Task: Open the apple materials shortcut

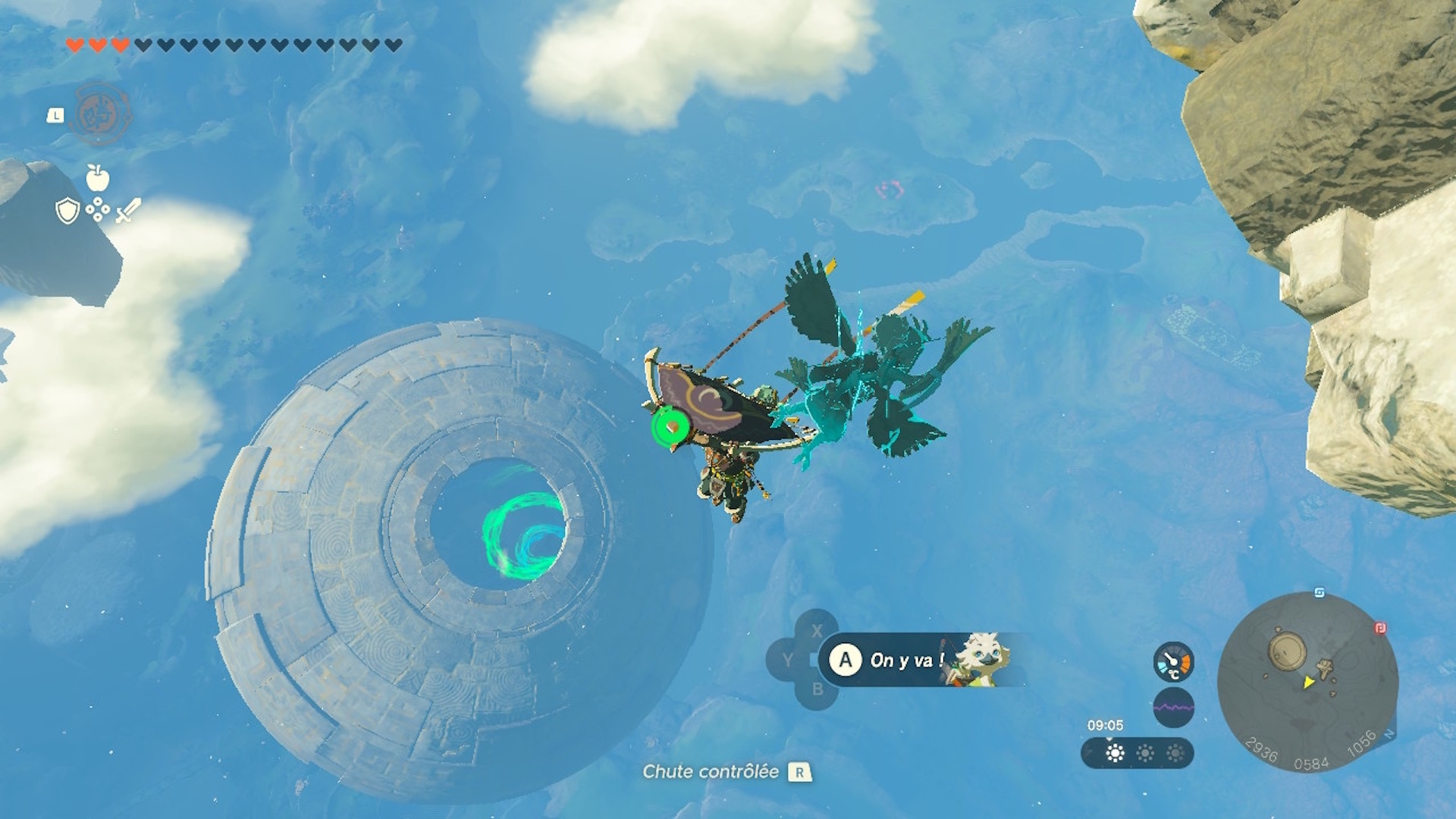Action: pyautogui.click(x=97, y=178)
